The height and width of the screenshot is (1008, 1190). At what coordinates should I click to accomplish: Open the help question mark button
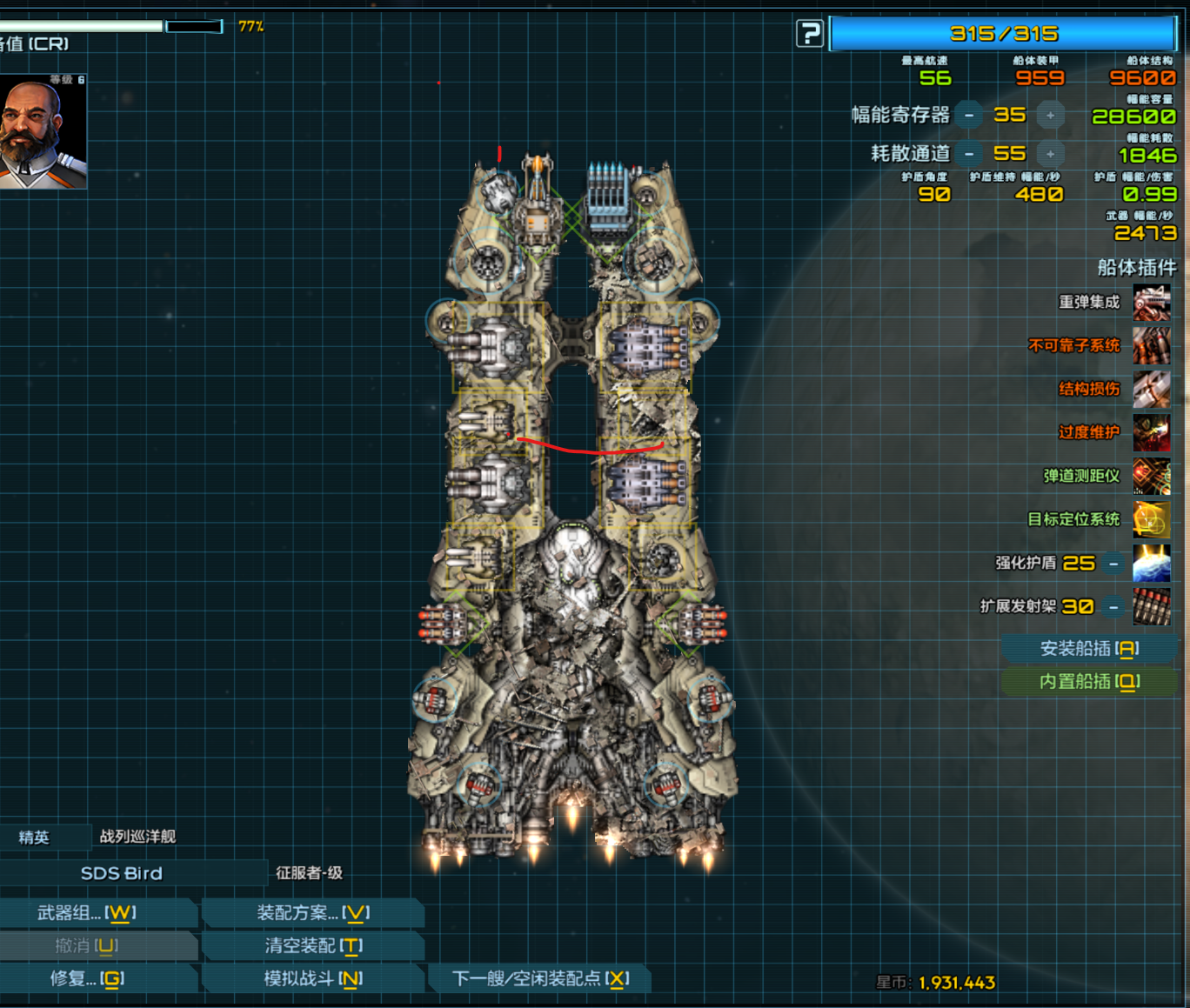(x=809, y=34)
